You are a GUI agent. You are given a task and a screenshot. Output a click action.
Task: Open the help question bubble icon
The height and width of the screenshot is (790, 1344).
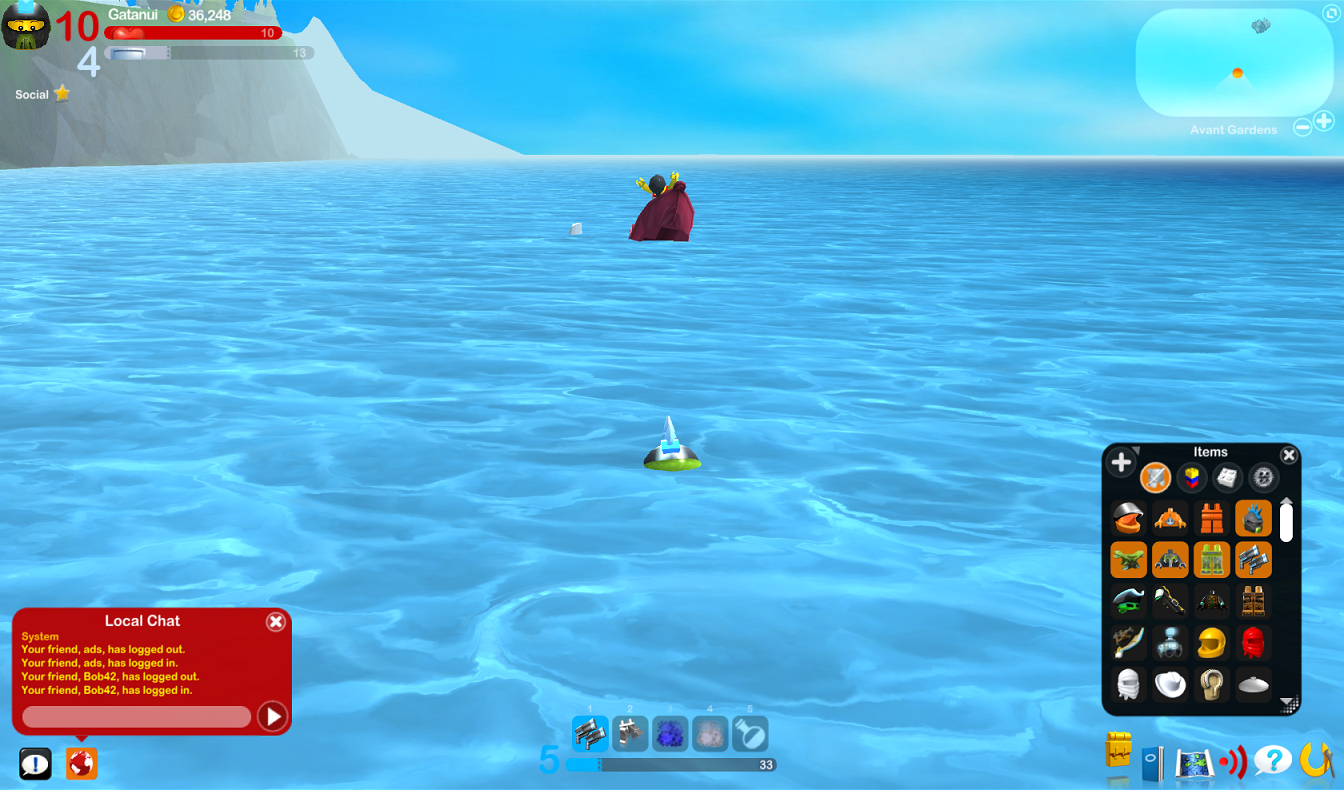click(1272, 760)
